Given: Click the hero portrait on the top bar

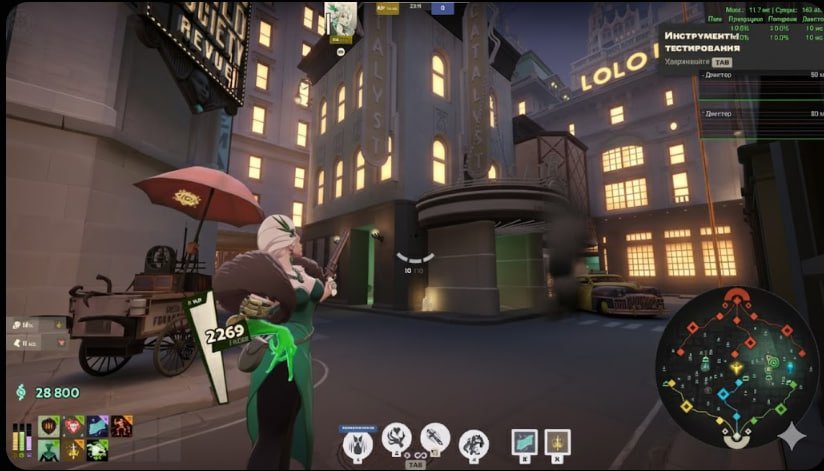Looking at the screenshot, I should pyautogui.click(x=339, y=15).
